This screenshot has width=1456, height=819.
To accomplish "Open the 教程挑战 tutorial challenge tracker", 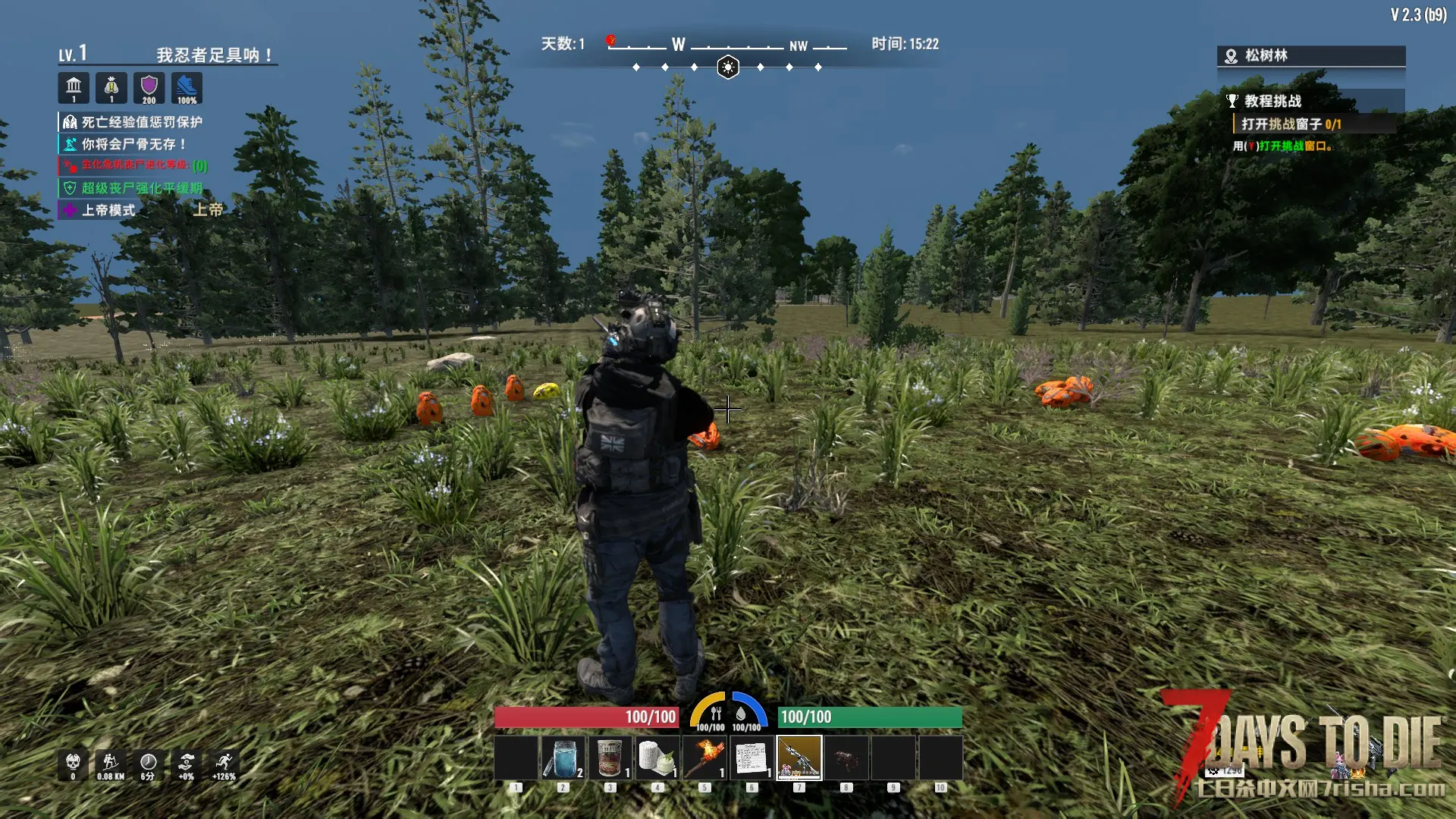I will point(1272,101).
